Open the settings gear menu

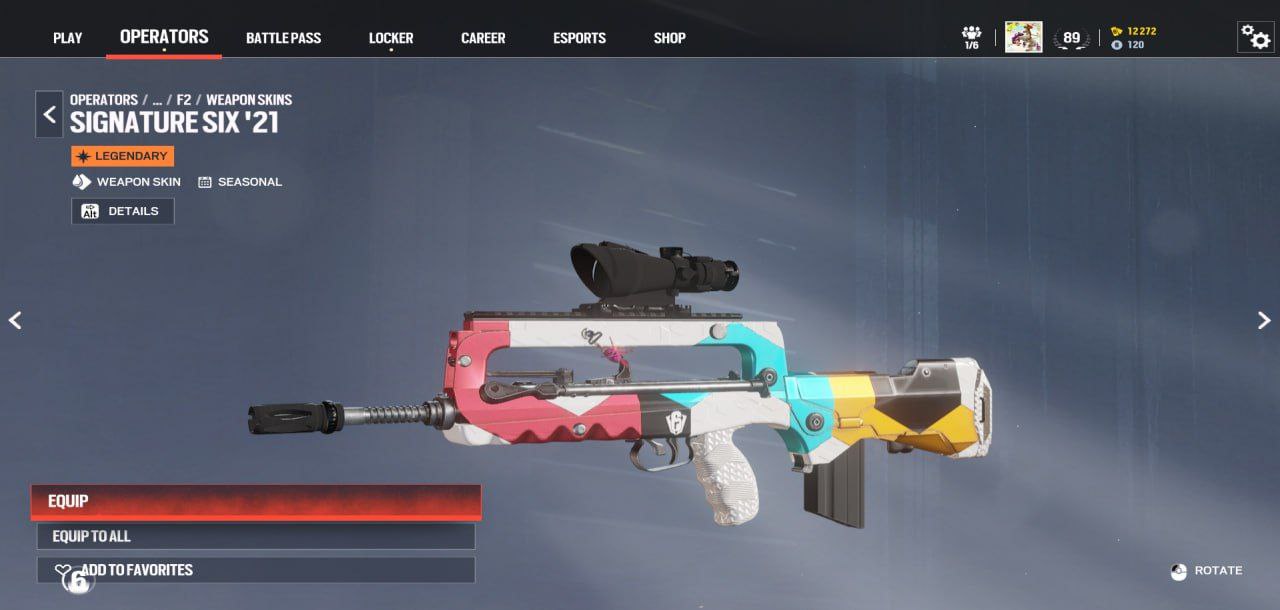[x=1255, y=37]
